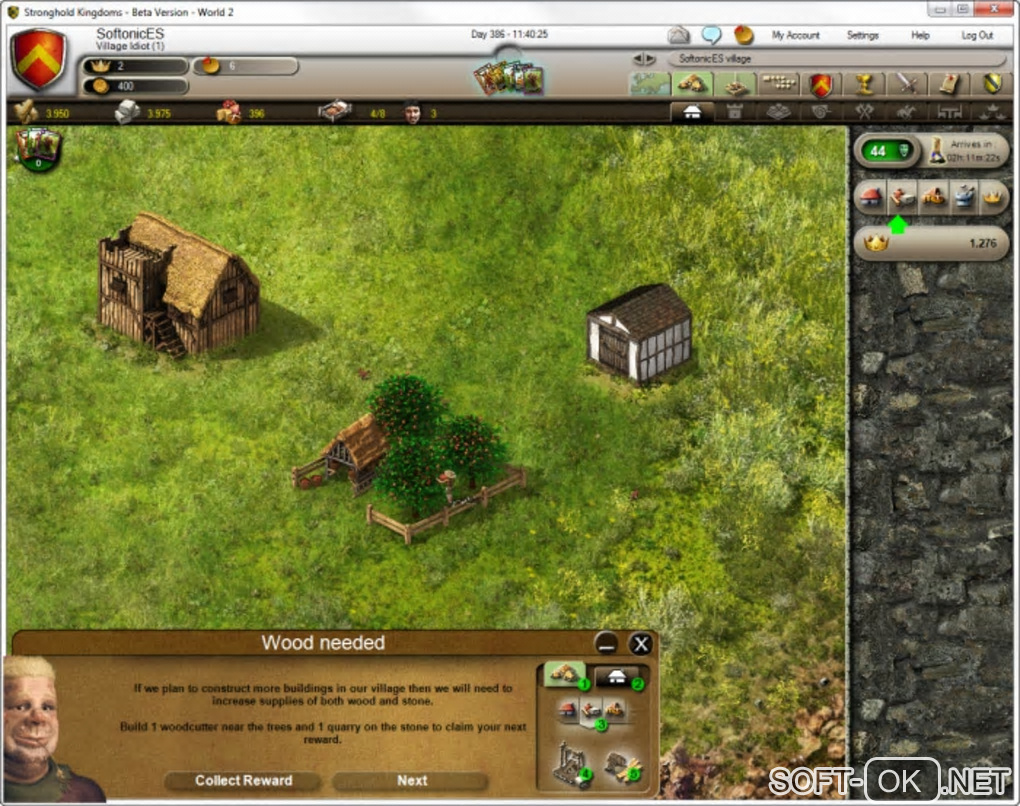Open the scroll reports tab
This screenshot has height=806, width=1020.
[949, 84]
